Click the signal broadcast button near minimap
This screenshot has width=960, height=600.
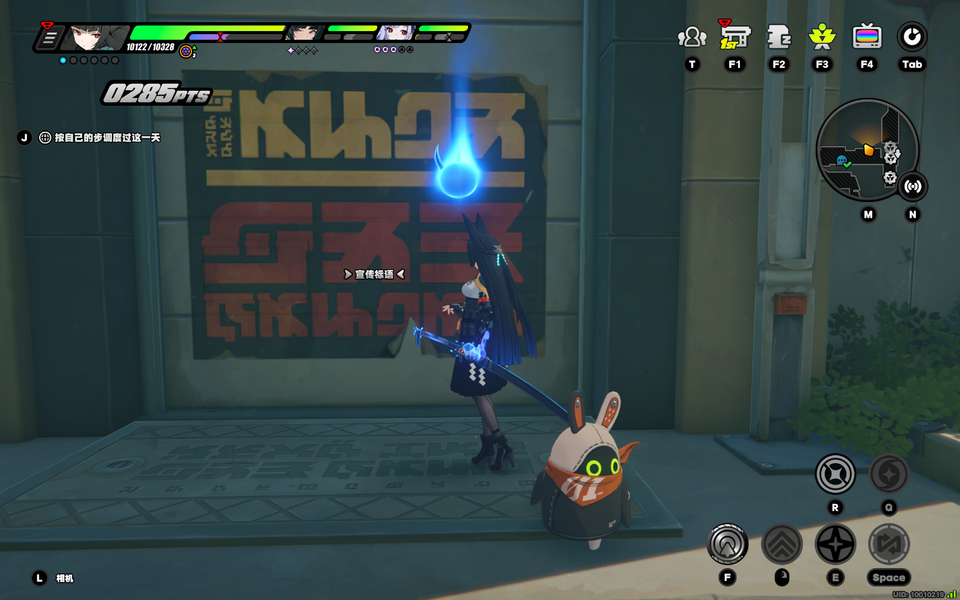pos(912,186)
